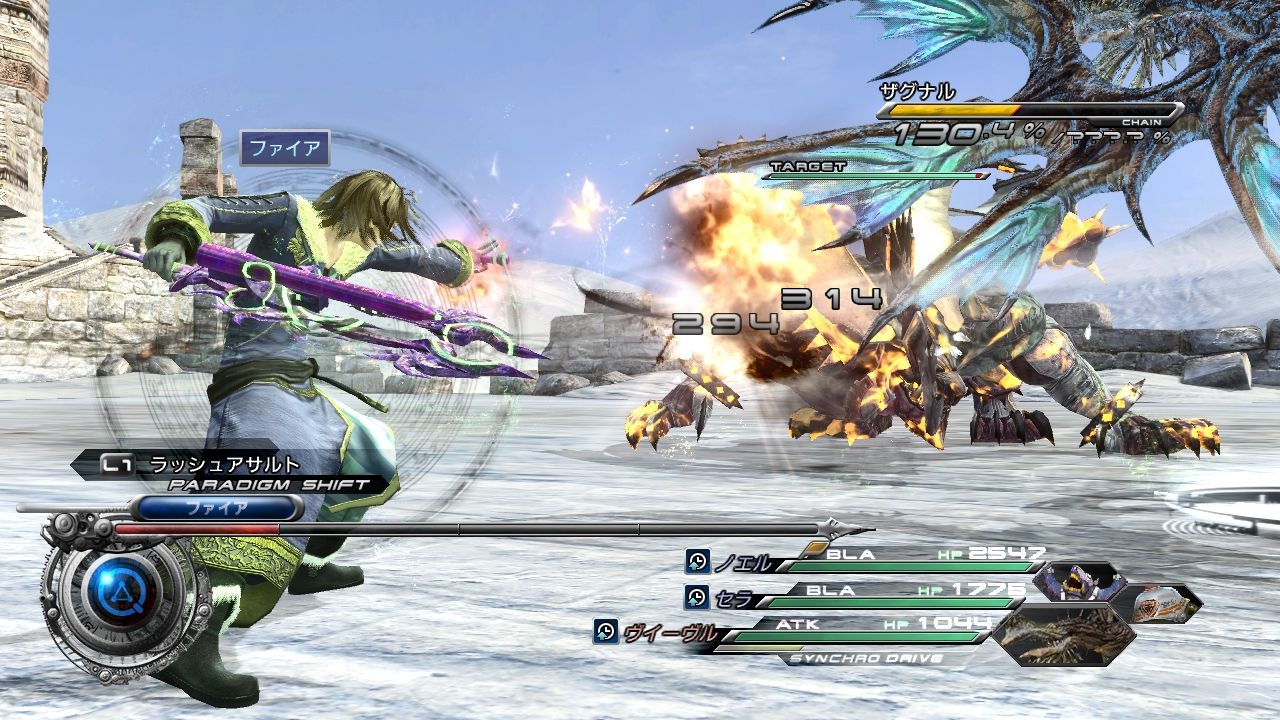Select the queued ファイア command in the ATB bar
1280x720 pixels.
pos(217,508)
